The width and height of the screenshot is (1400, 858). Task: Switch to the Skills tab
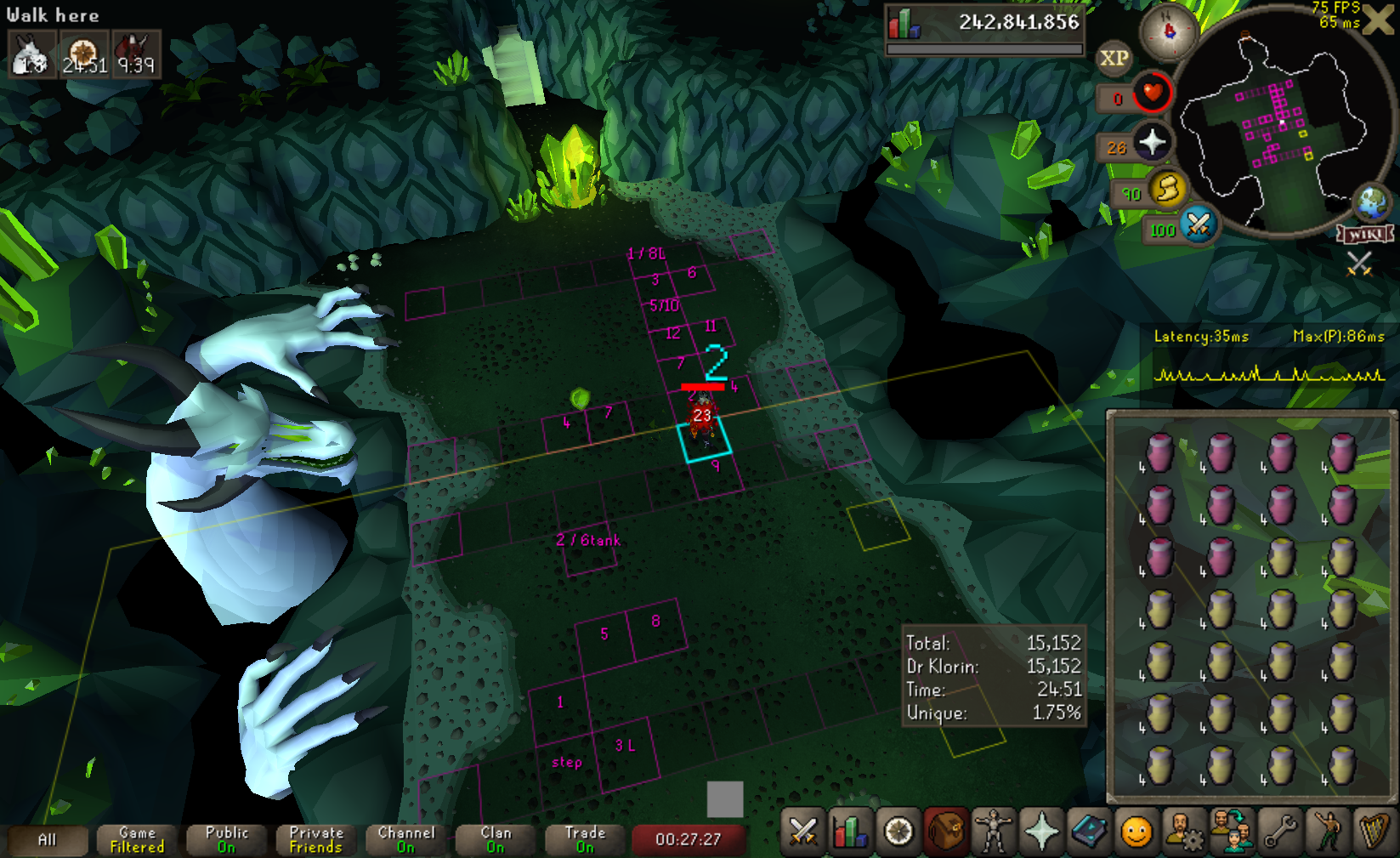pyautogui.click(x=851, y=832)
